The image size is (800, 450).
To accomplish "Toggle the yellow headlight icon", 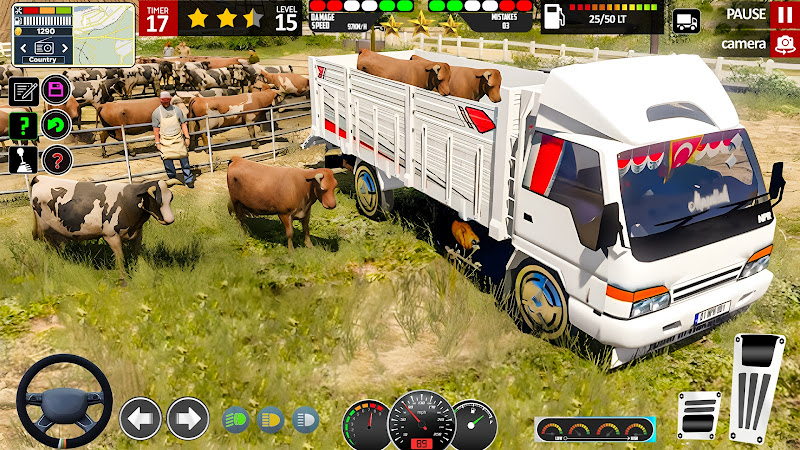I will click(270, 419).
